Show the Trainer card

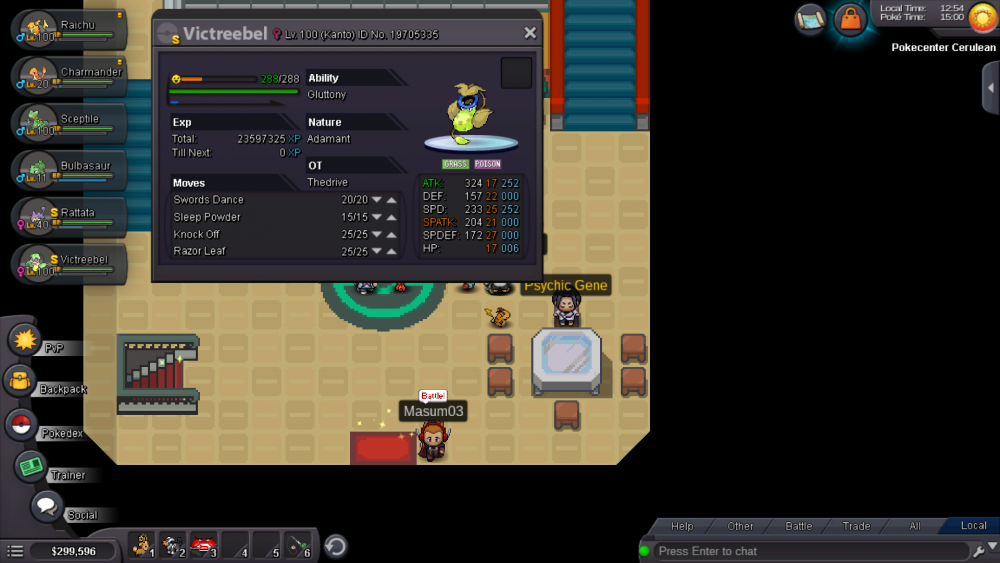click(32, 467)
